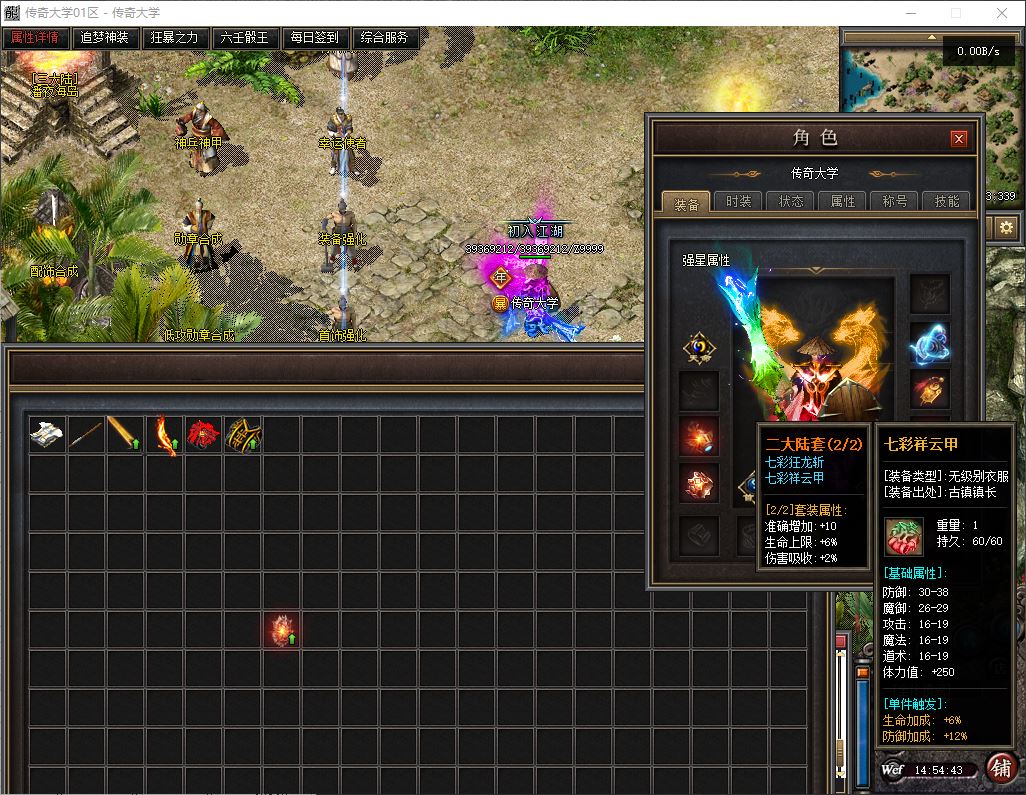
Task: Switch to the 时装 tab
Action: coord(739,201)
